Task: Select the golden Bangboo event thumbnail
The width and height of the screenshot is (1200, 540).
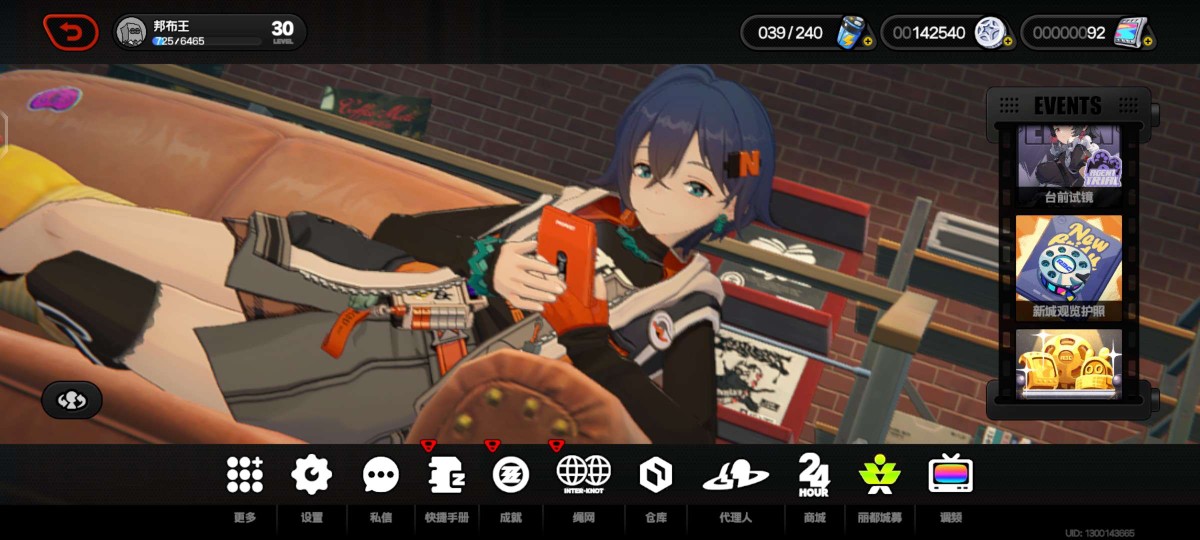Action: [1069, 366]
